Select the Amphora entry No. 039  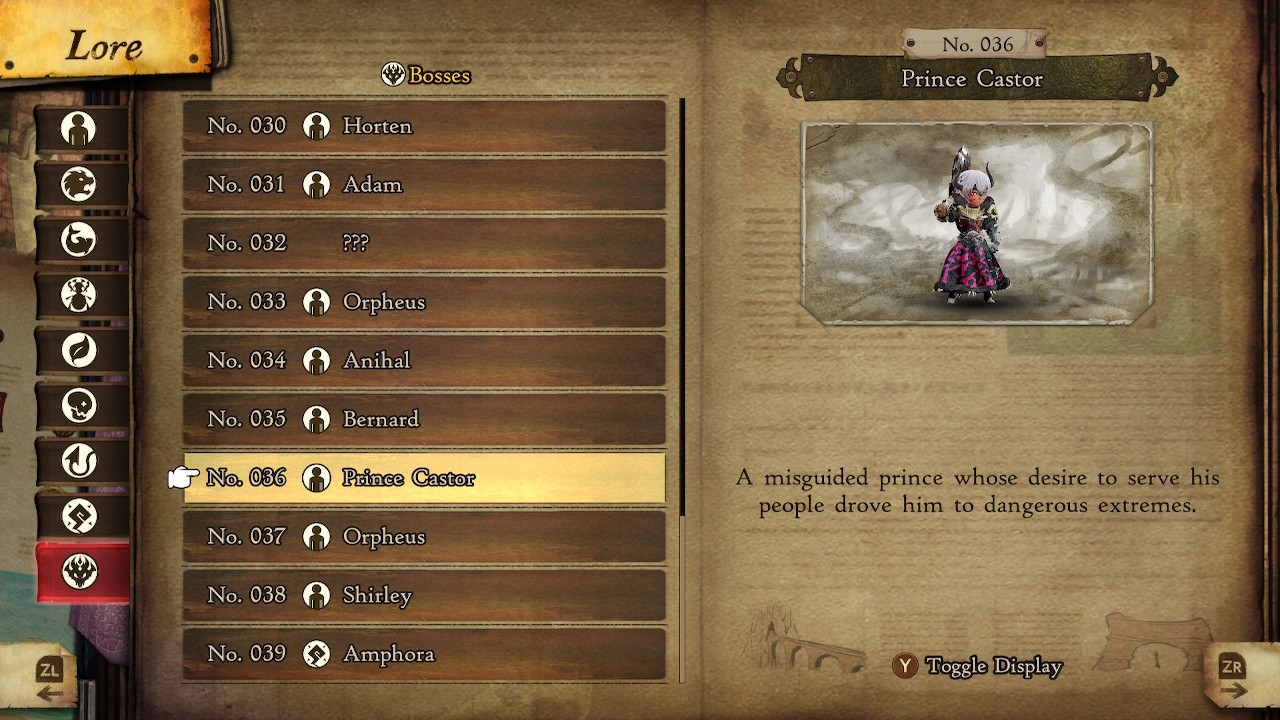(424, 654)
